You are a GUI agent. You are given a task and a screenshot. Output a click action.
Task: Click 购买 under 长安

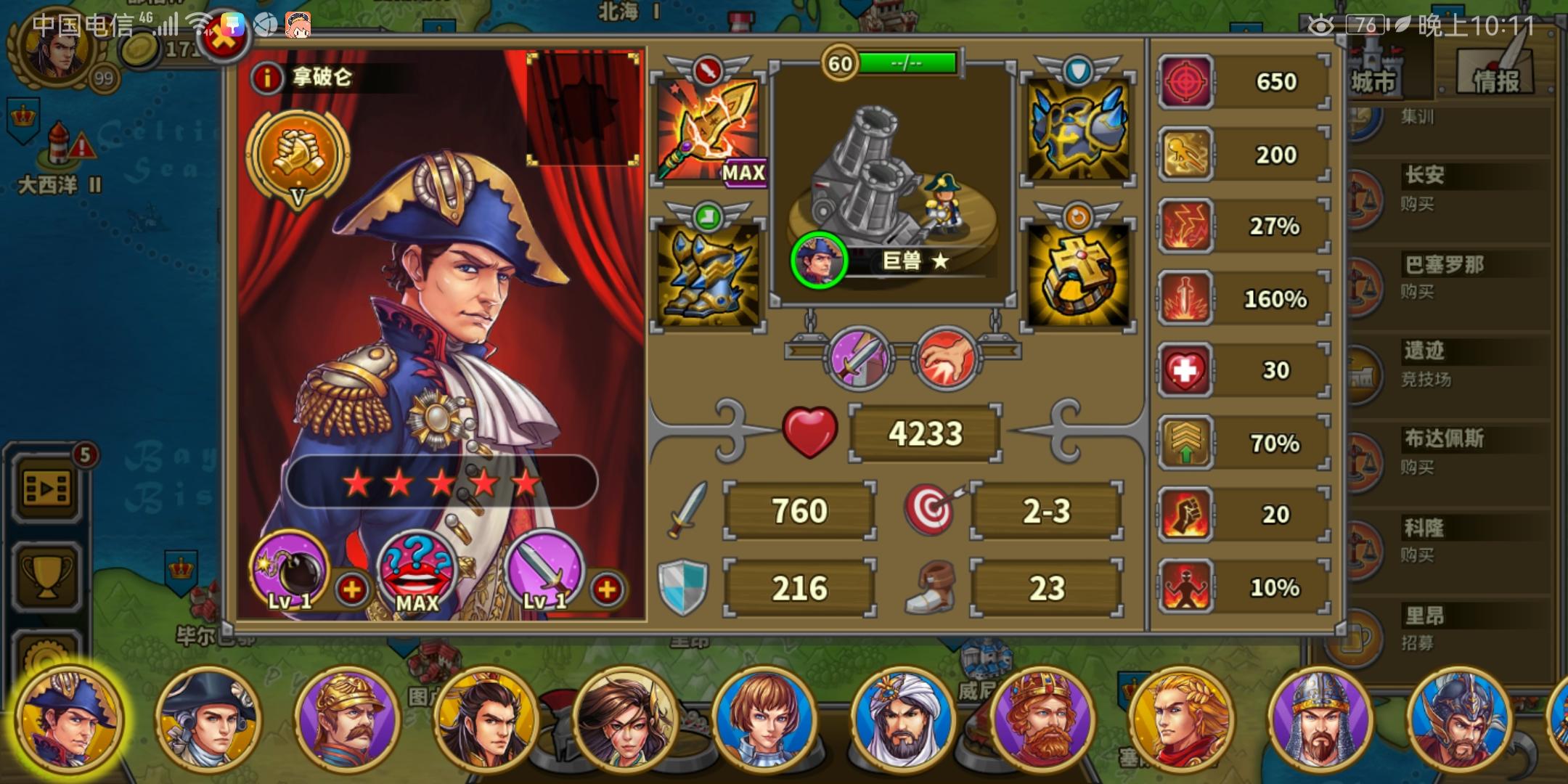click(x=1418, y=205)
